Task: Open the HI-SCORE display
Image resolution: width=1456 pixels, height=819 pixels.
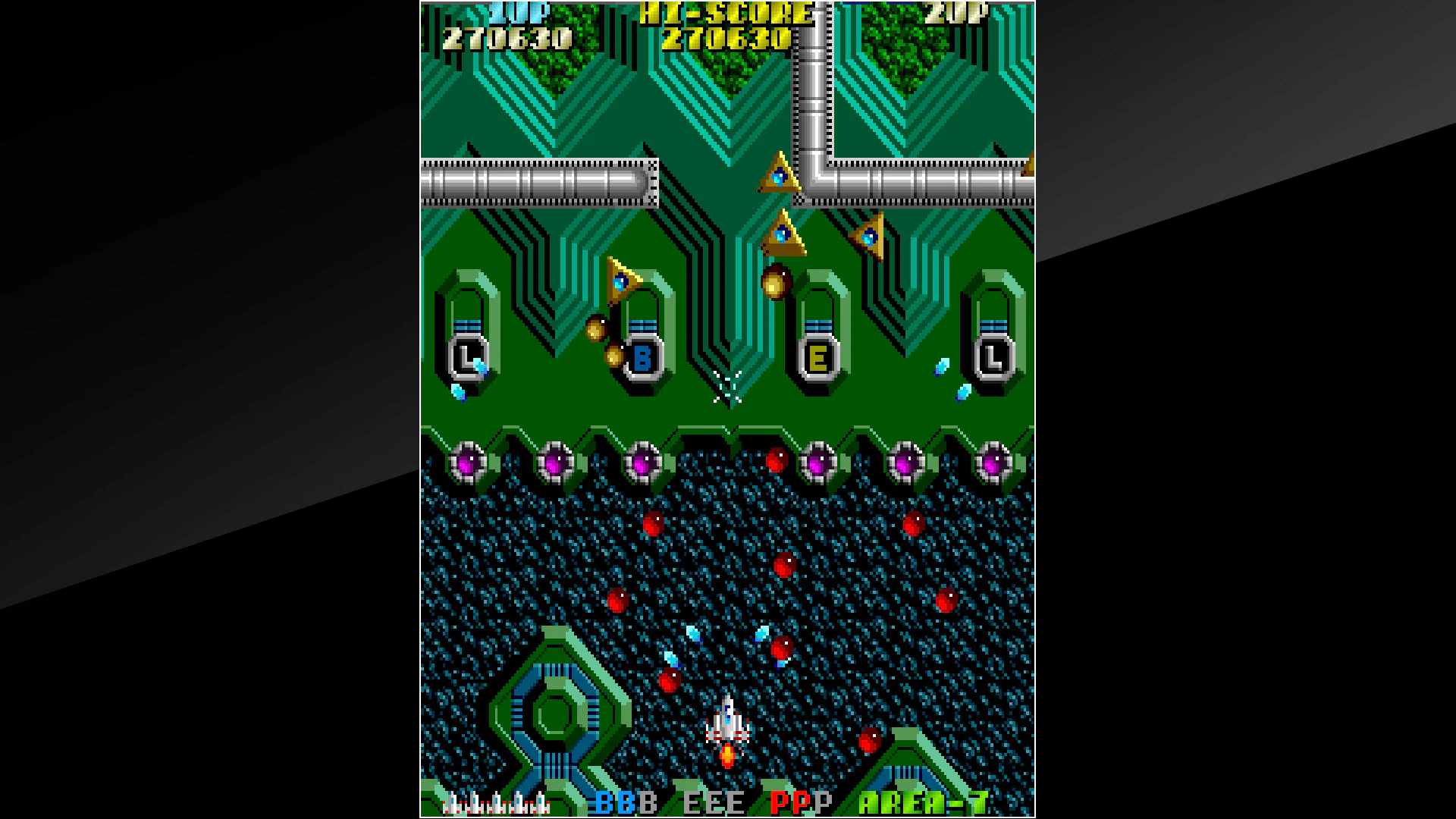Action: [x=720, y=14]
